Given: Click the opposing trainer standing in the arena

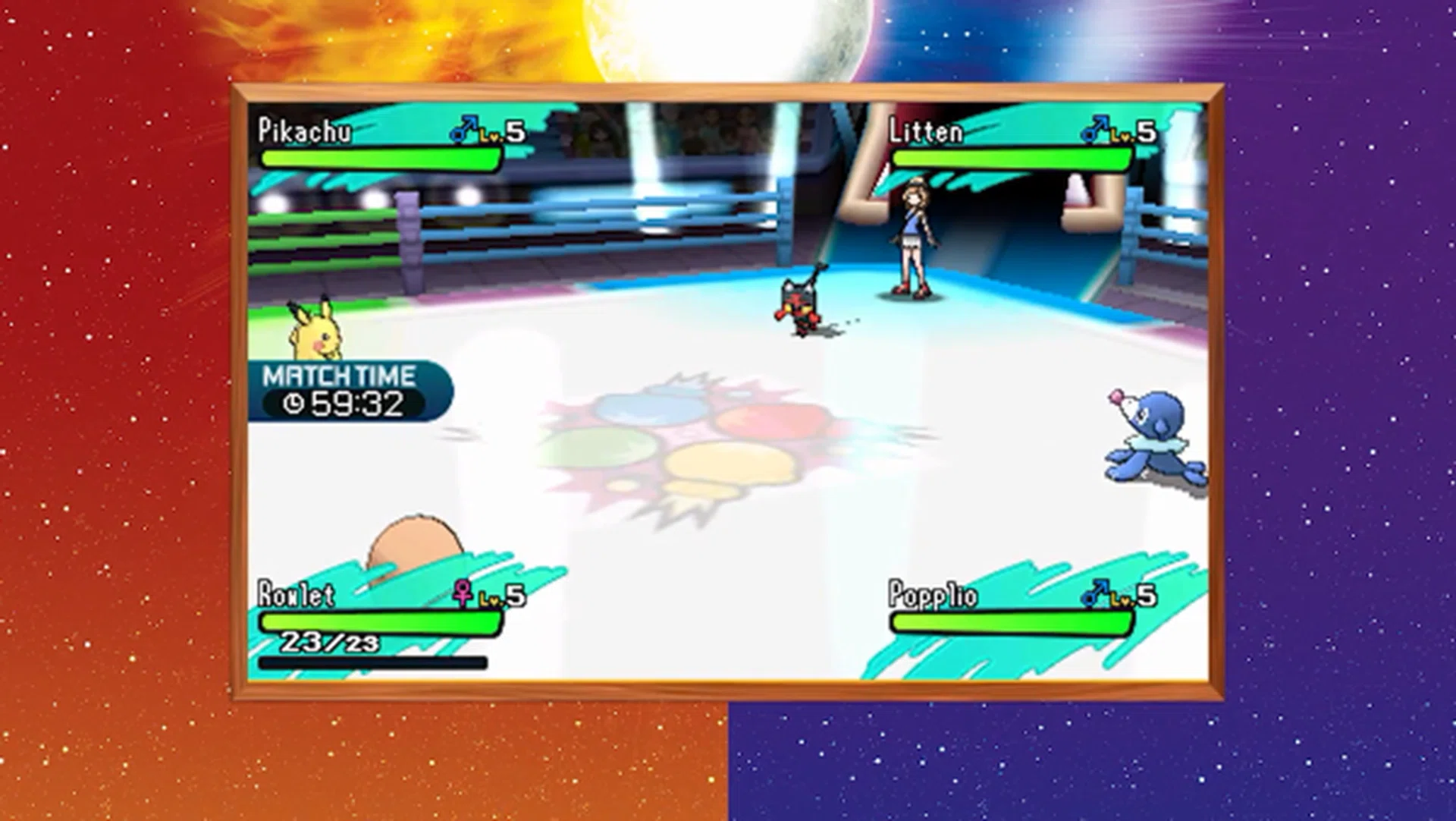Looking at the screenshot, I should coord(915,228).
